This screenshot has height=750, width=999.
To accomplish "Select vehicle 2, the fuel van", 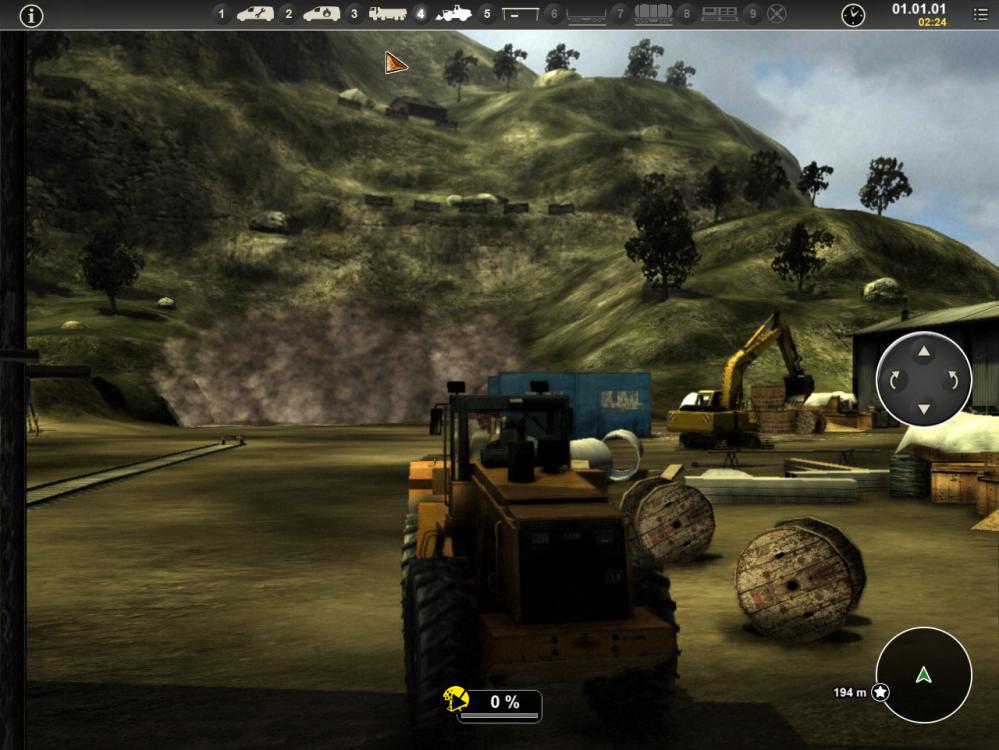I will (321, 14).
